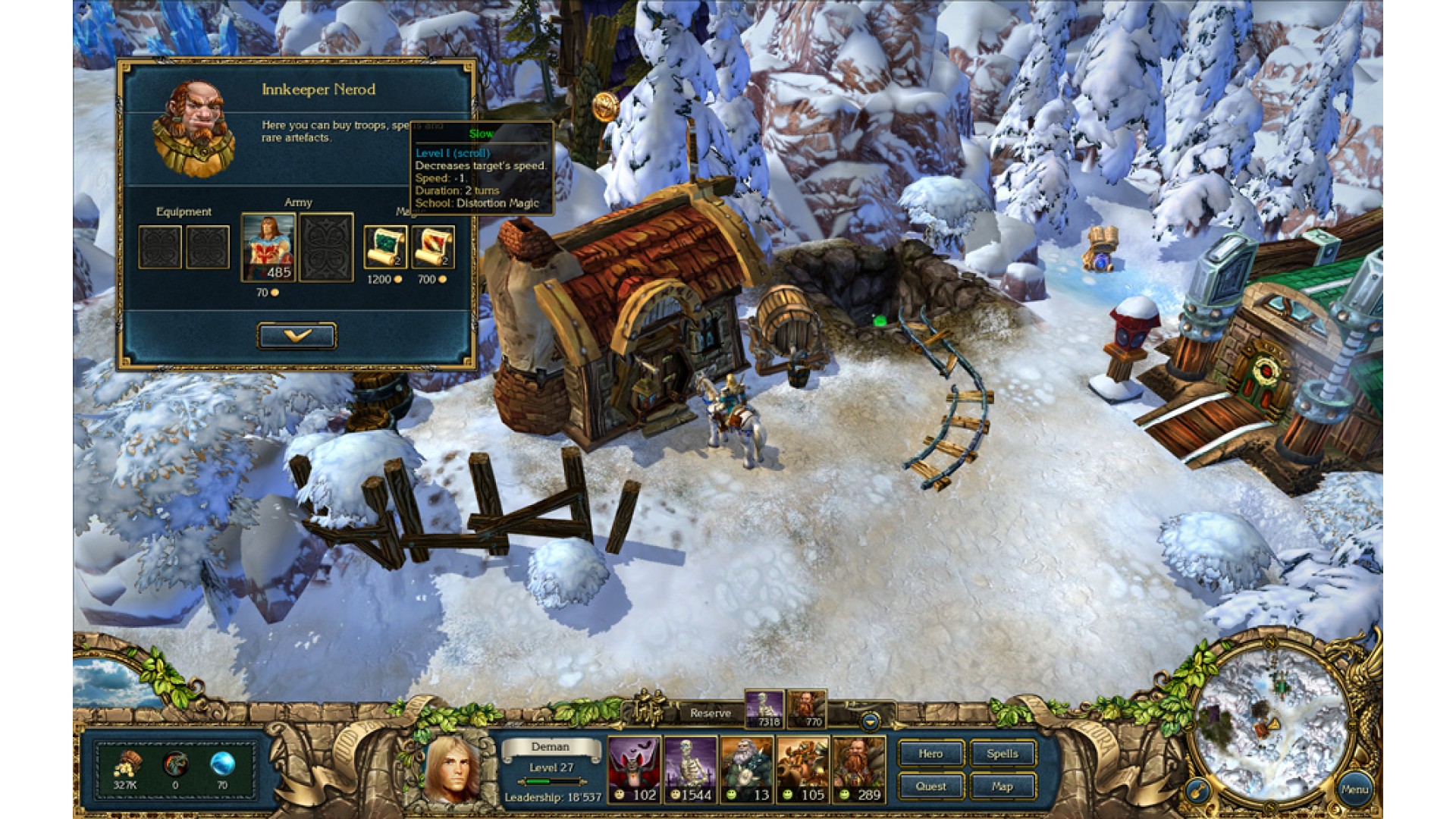
Task: Choose the red scroll costing 700 gold
Action: coord(433,247)
